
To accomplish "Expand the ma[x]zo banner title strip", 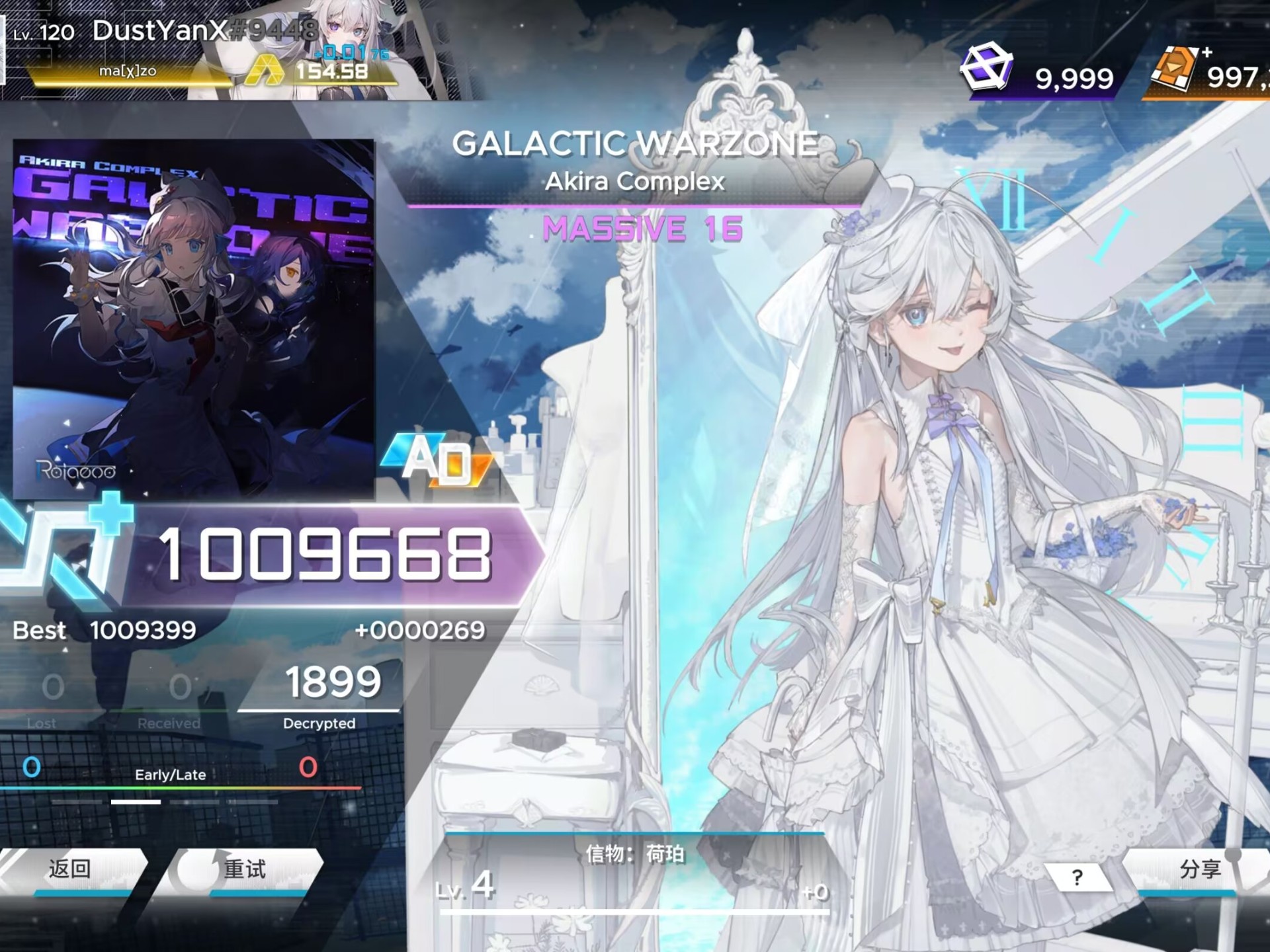I will (129, 71).
